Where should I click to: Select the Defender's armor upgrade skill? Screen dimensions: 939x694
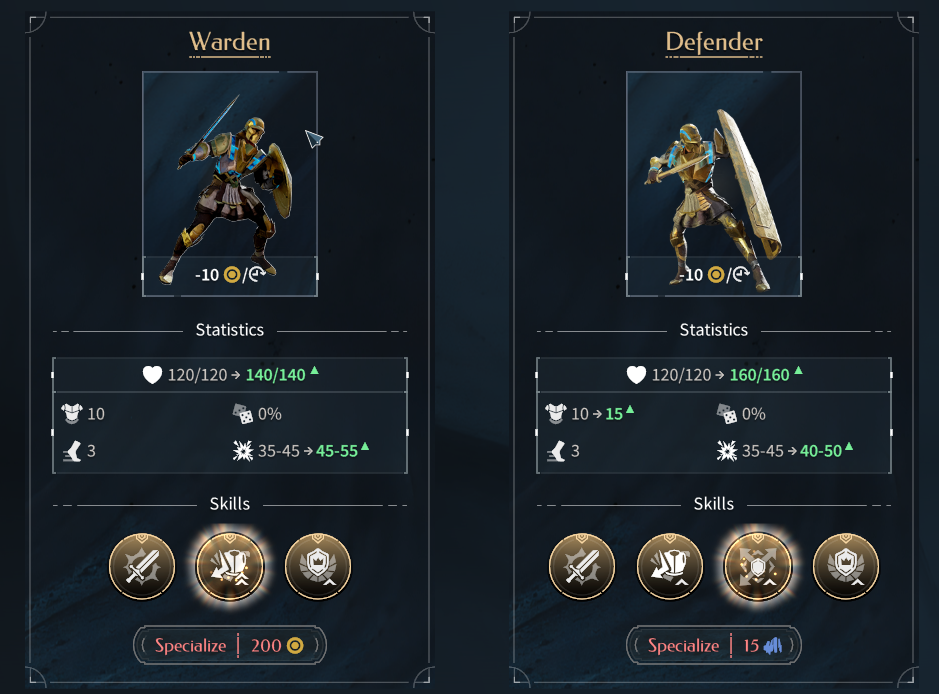(670, 567)
